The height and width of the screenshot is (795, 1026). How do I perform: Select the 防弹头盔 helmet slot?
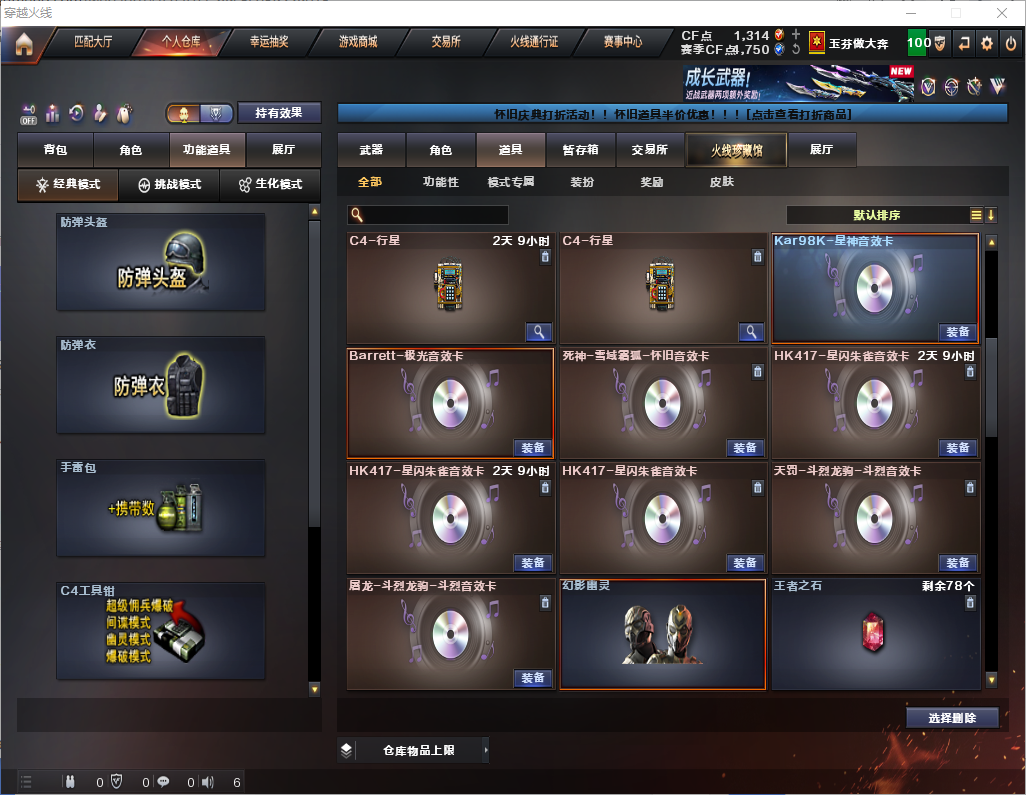pos(161,262)
